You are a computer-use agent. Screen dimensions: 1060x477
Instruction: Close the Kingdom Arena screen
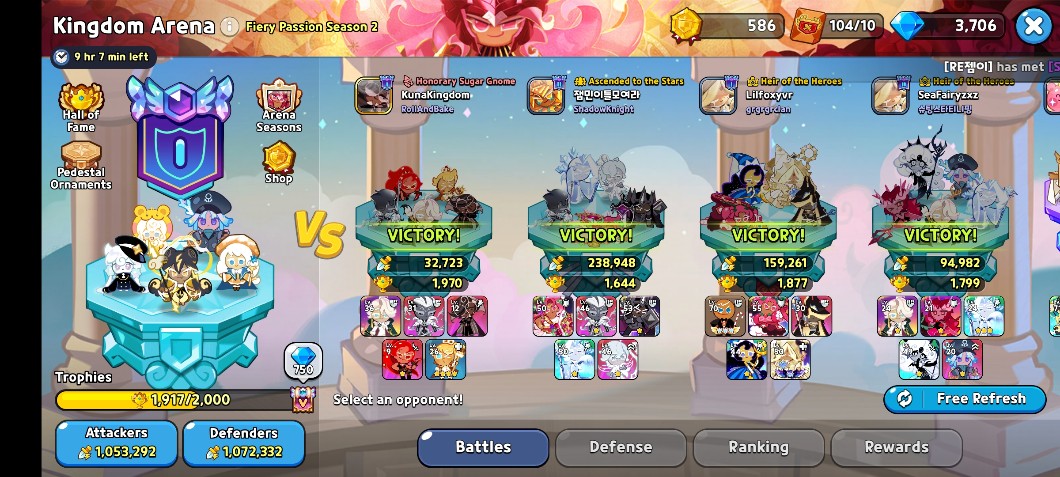click(1033, 26)
